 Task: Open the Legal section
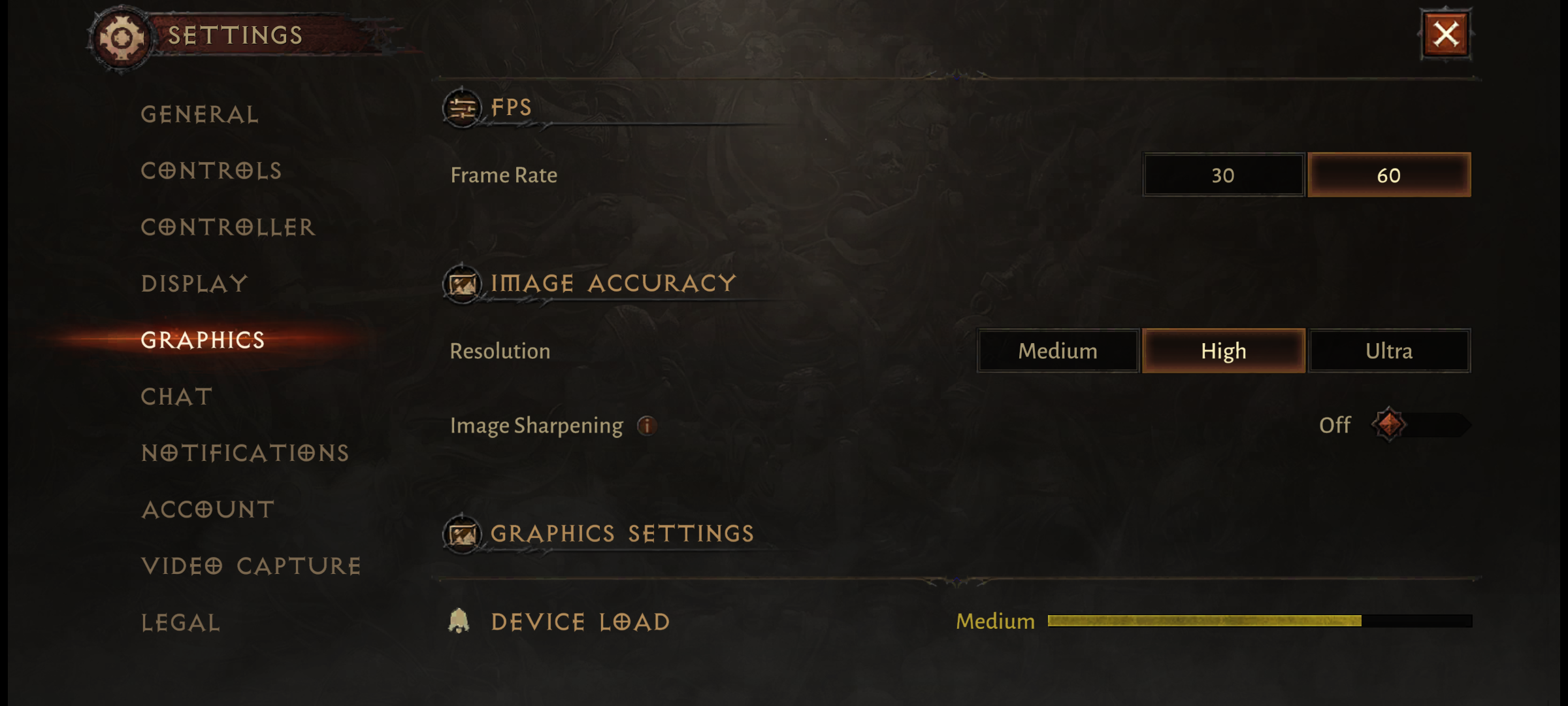point(181,622)
